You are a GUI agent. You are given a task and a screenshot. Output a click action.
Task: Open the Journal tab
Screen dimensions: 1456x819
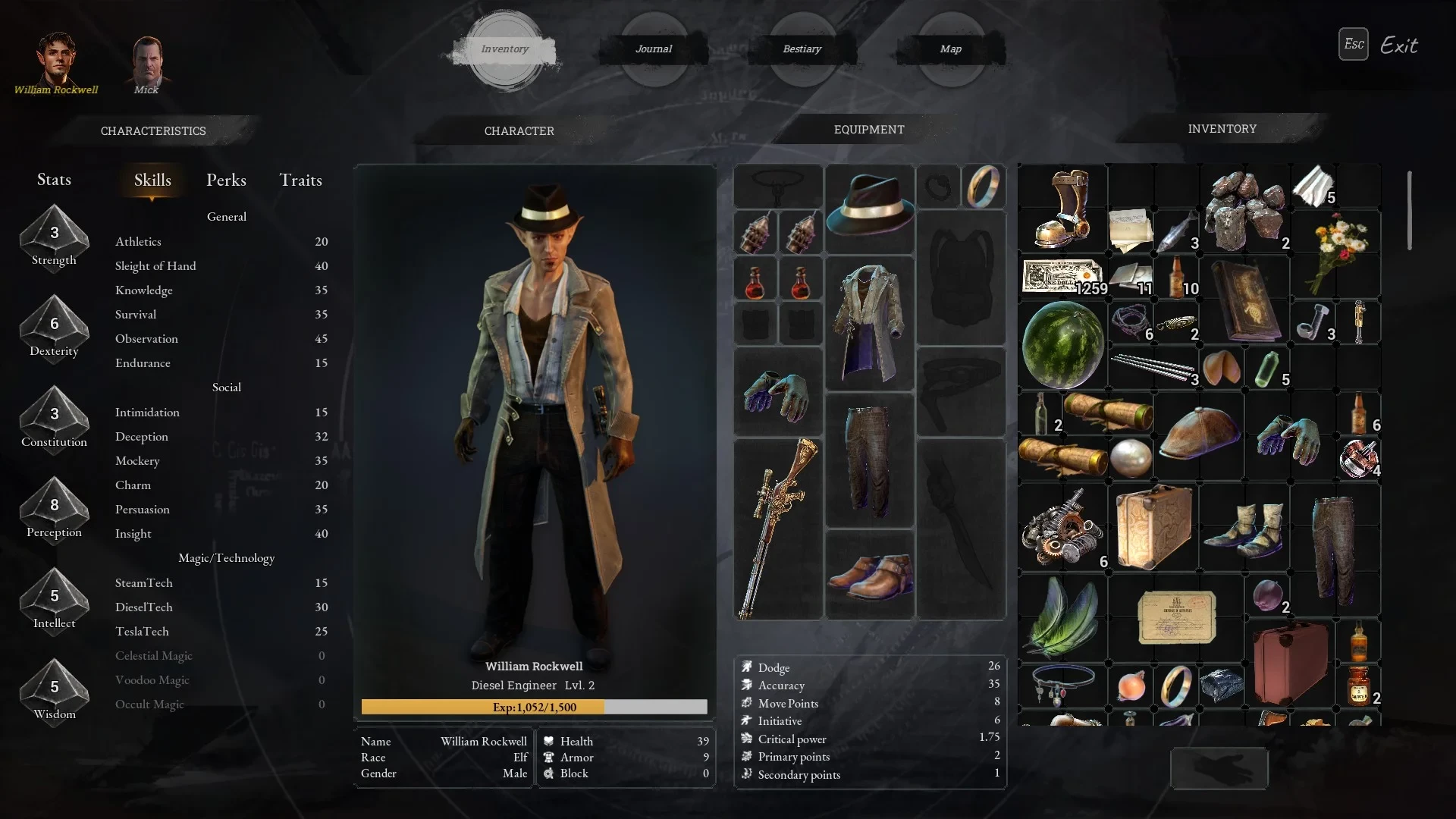pos(654,49)
